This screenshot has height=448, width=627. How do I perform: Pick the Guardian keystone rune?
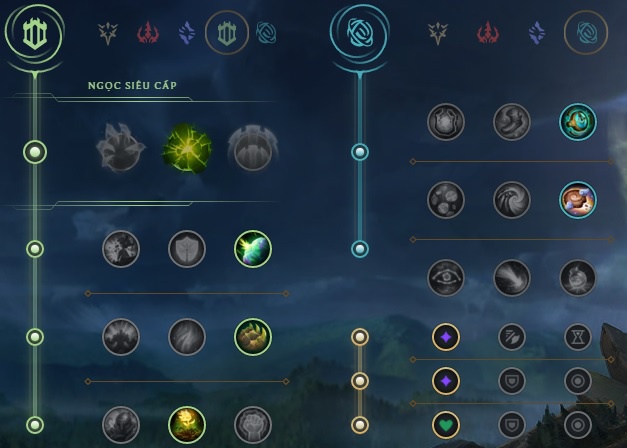(252, 149)
